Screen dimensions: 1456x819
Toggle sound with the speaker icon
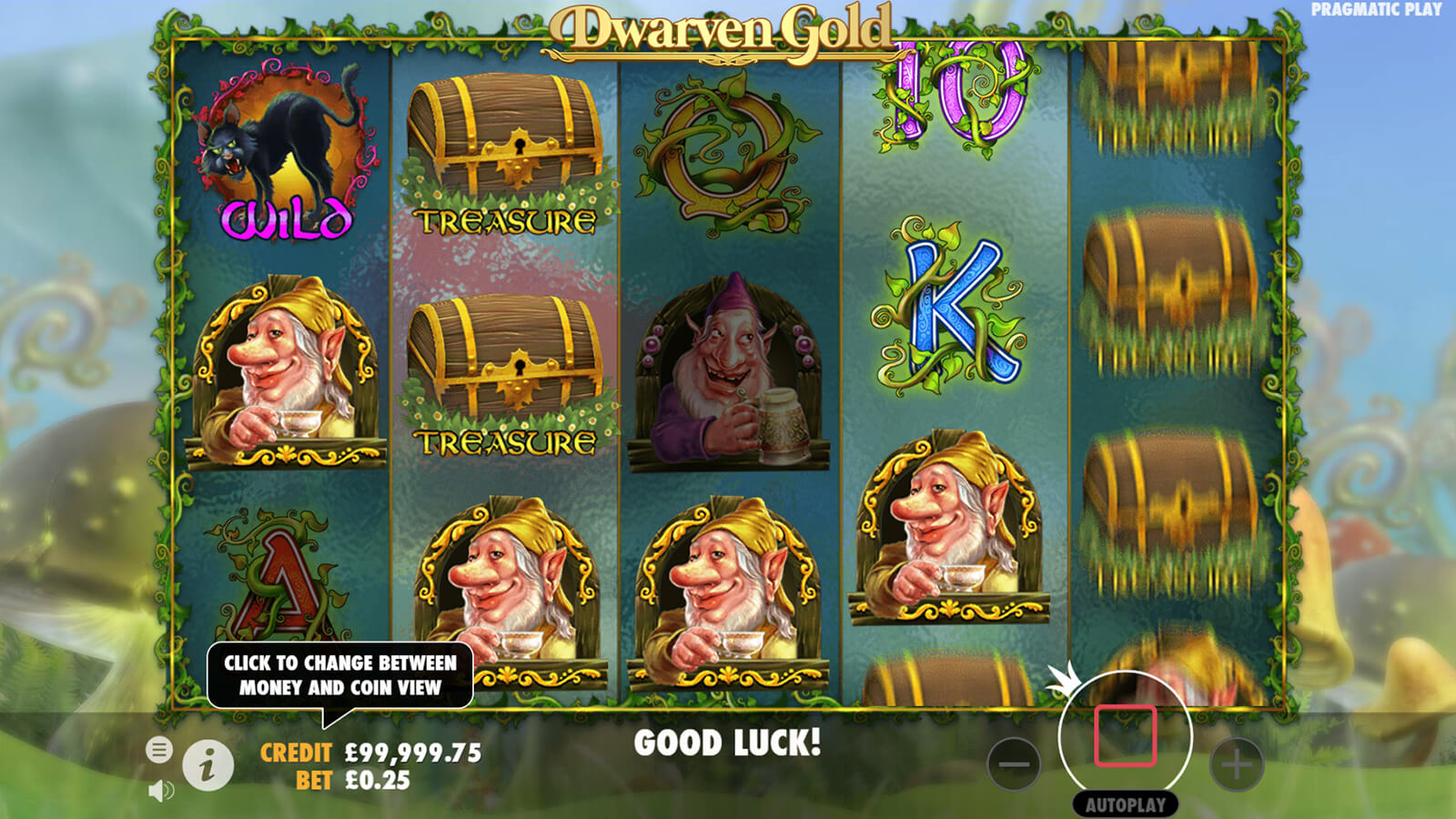(x=160, y=791)
